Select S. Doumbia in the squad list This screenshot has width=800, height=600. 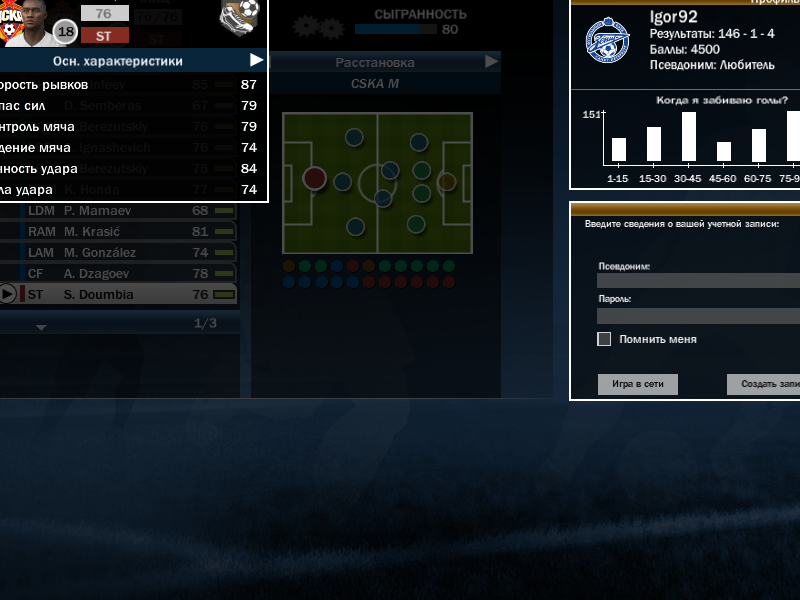click(120, 294)
